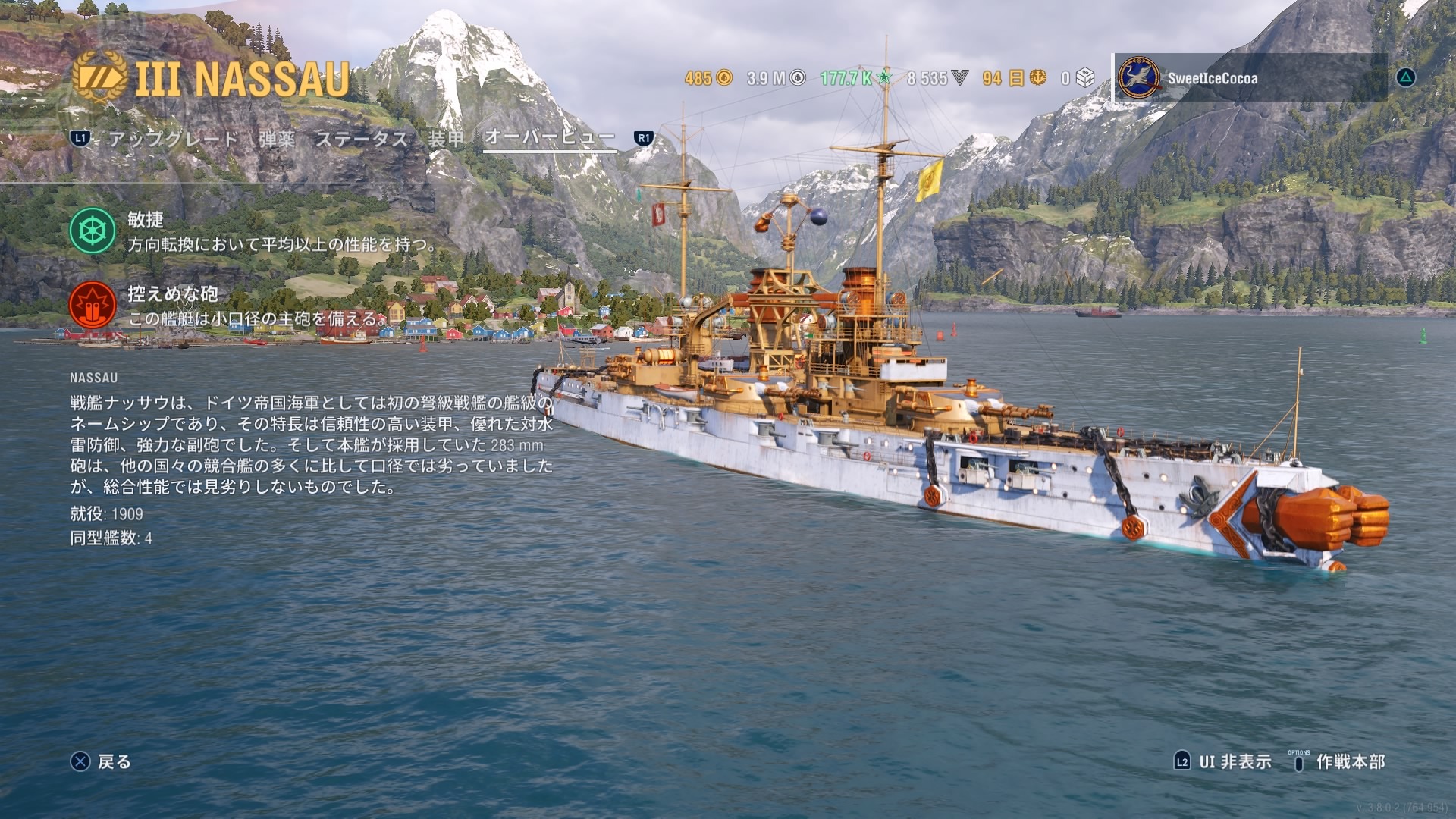Switch to the アップグレード tab

click(173, 139)
